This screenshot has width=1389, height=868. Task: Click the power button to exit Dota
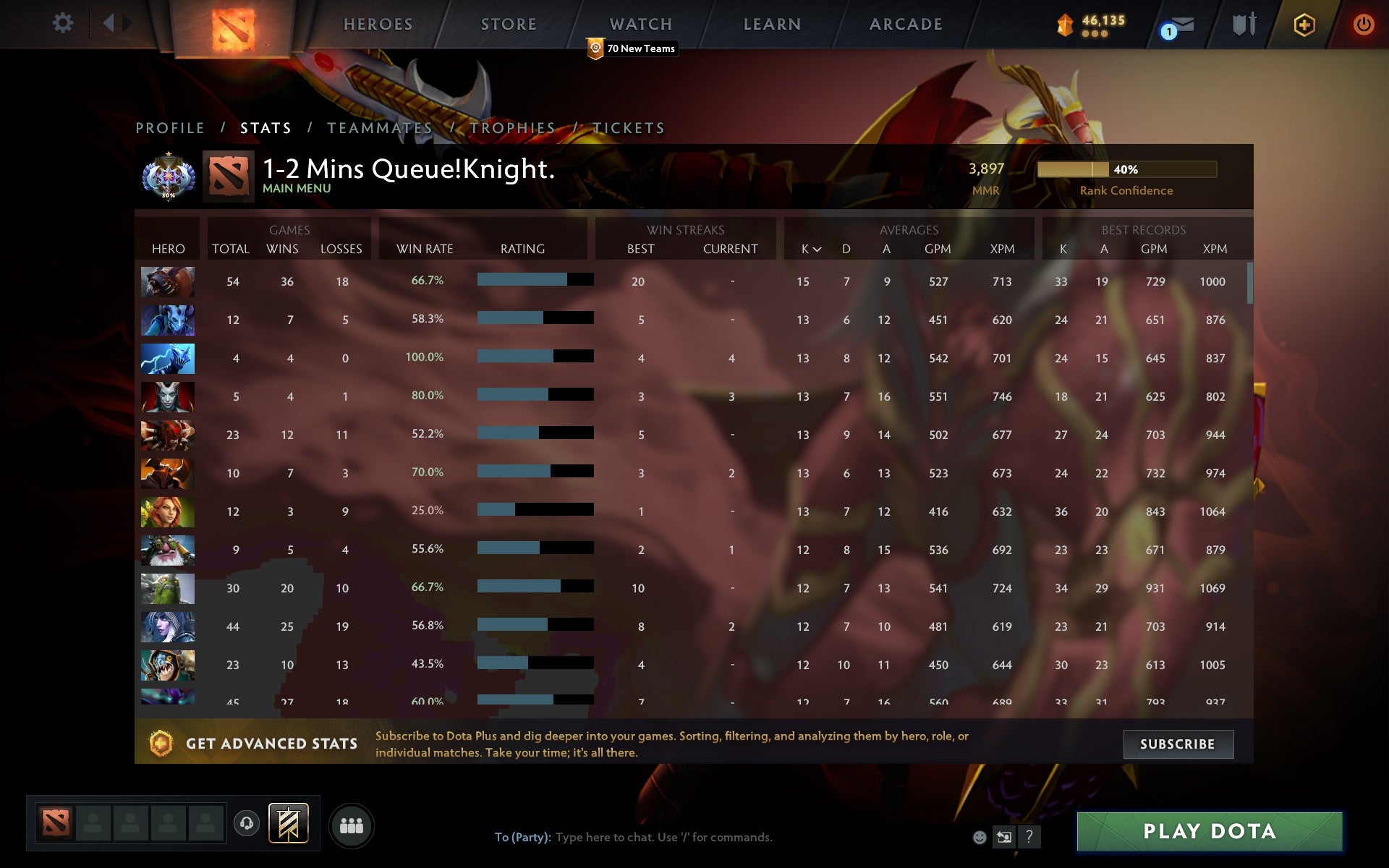1363,22
